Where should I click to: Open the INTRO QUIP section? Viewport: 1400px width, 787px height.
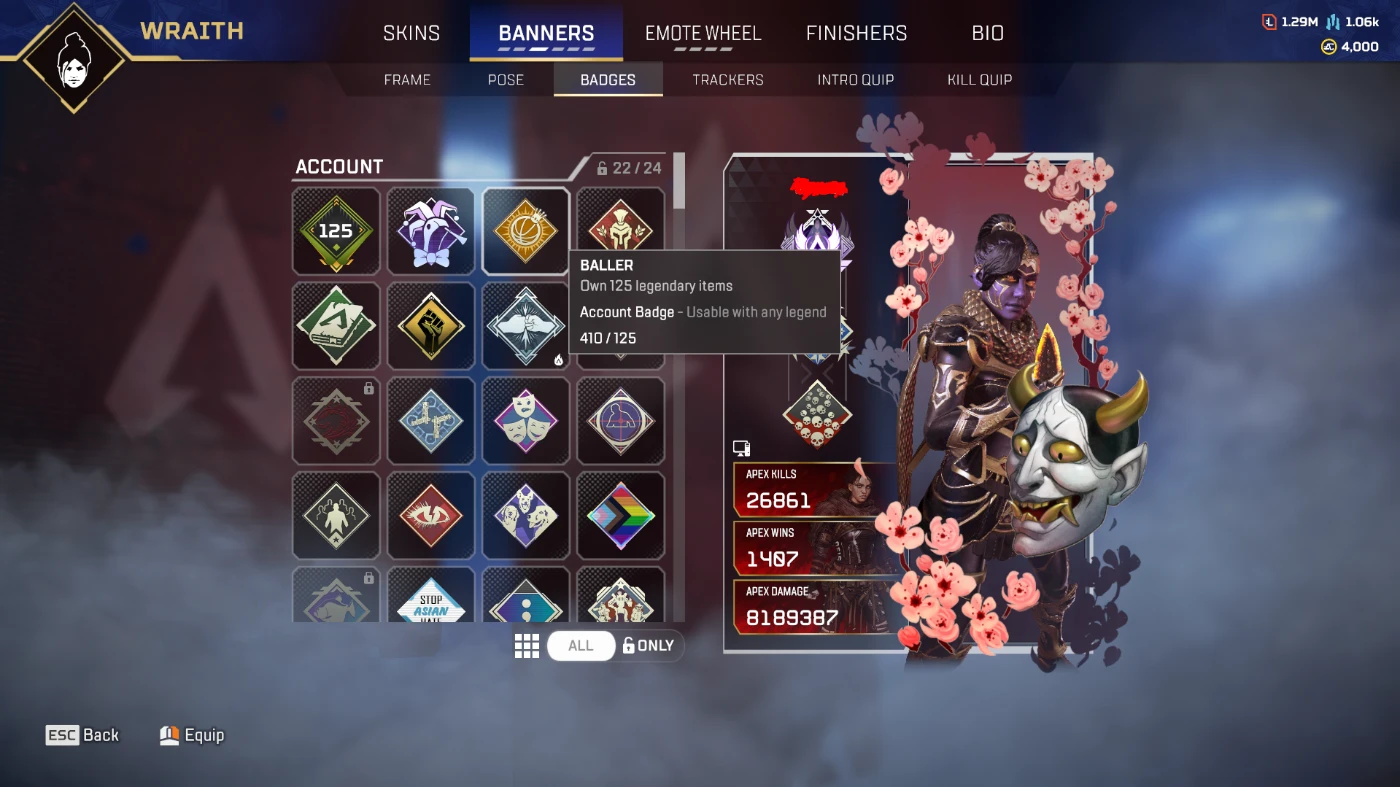[x=855, y=79]
